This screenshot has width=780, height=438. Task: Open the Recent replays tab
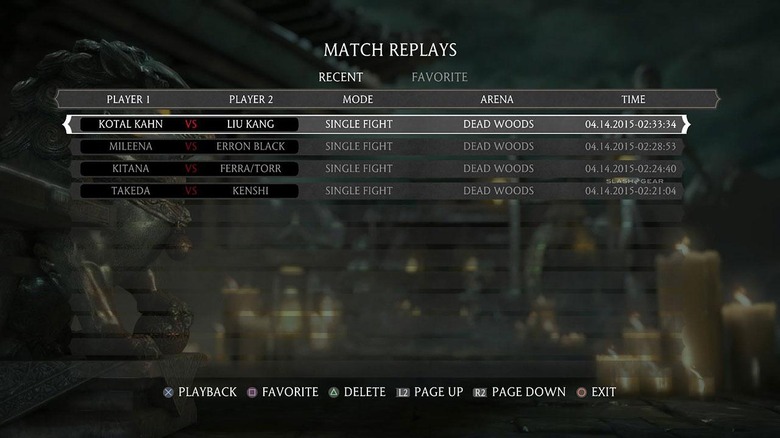(x=340, y=77)
